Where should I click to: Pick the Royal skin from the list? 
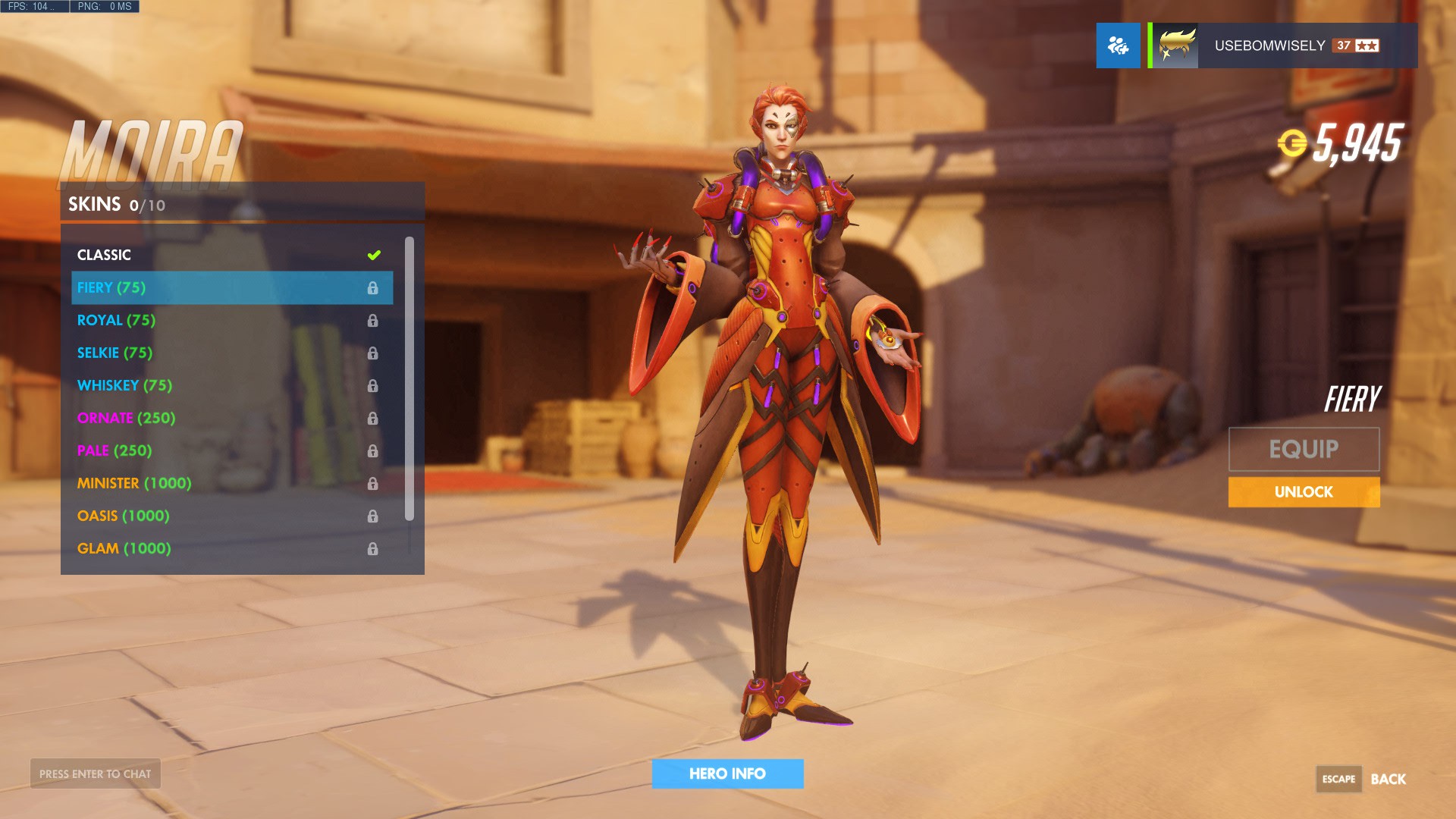[227, 320]
